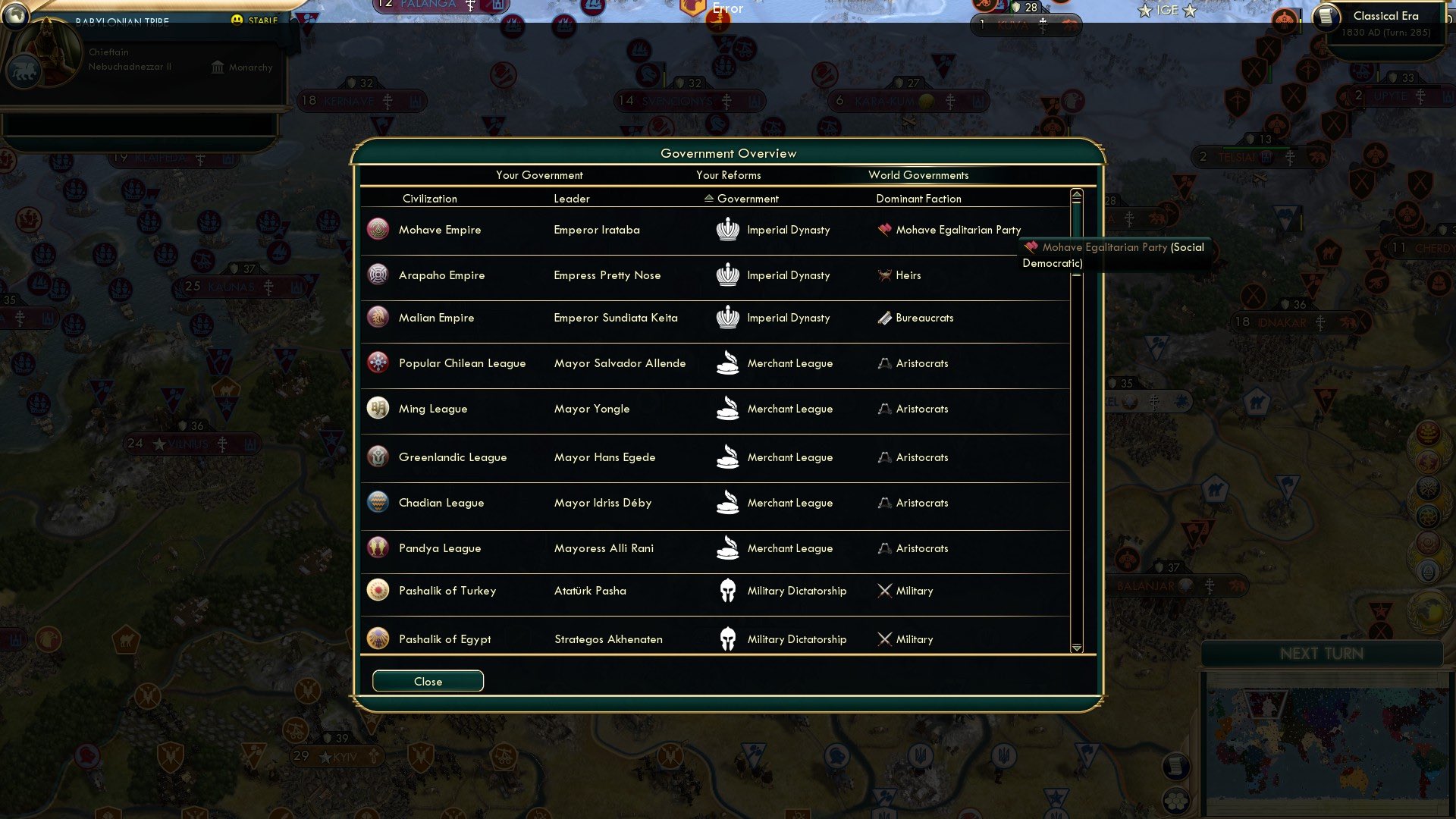Screen dimensions: 1456x819
Task: Select the Aristocrats faction icon for Pandya League
Action: 885,548
